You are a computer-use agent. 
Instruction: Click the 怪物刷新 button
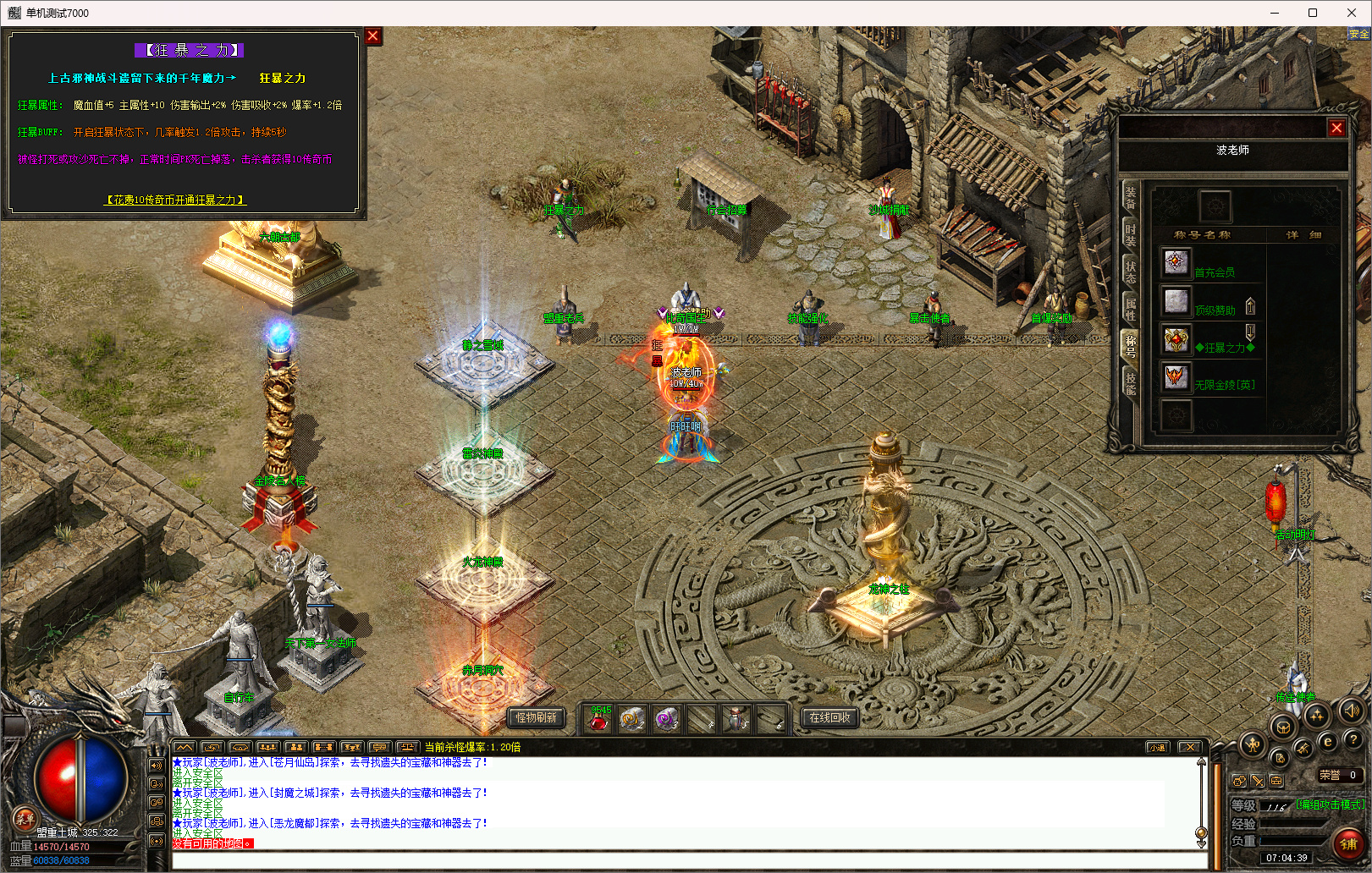[536, 717]
